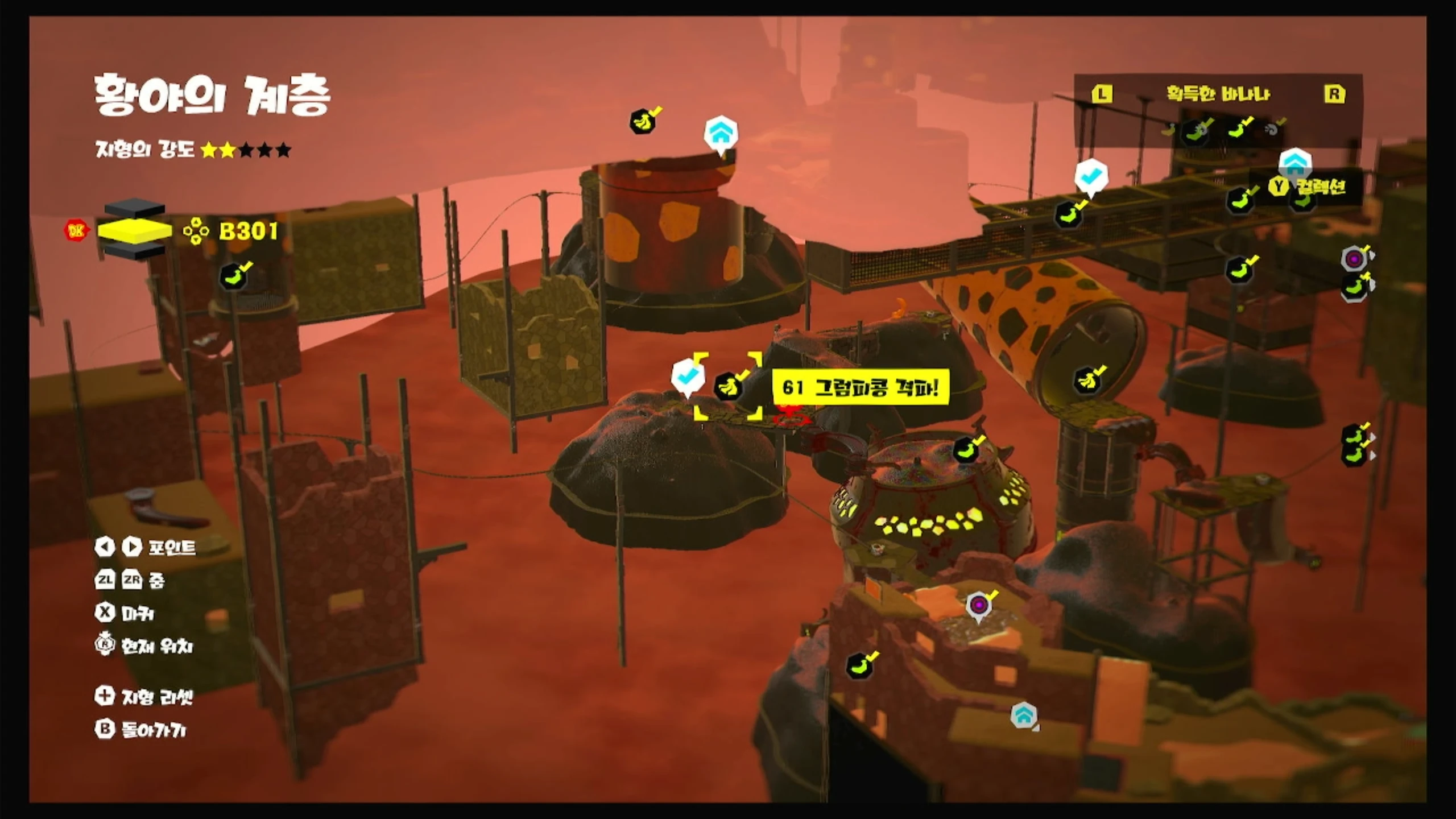Click the '61 그럼파콩 격파!' tooltip label
This screenshot has width=1456, height=819.
(x=860, y=388)
